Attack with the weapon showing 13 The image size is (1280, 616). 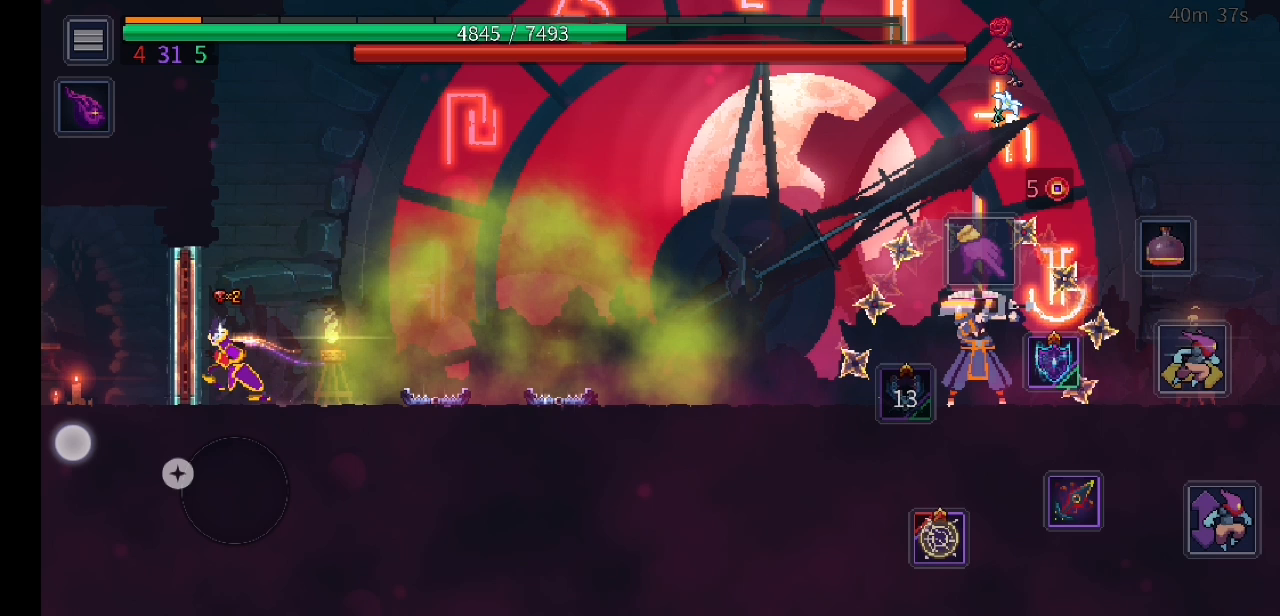pyautogui.click(x=905, y=393)
